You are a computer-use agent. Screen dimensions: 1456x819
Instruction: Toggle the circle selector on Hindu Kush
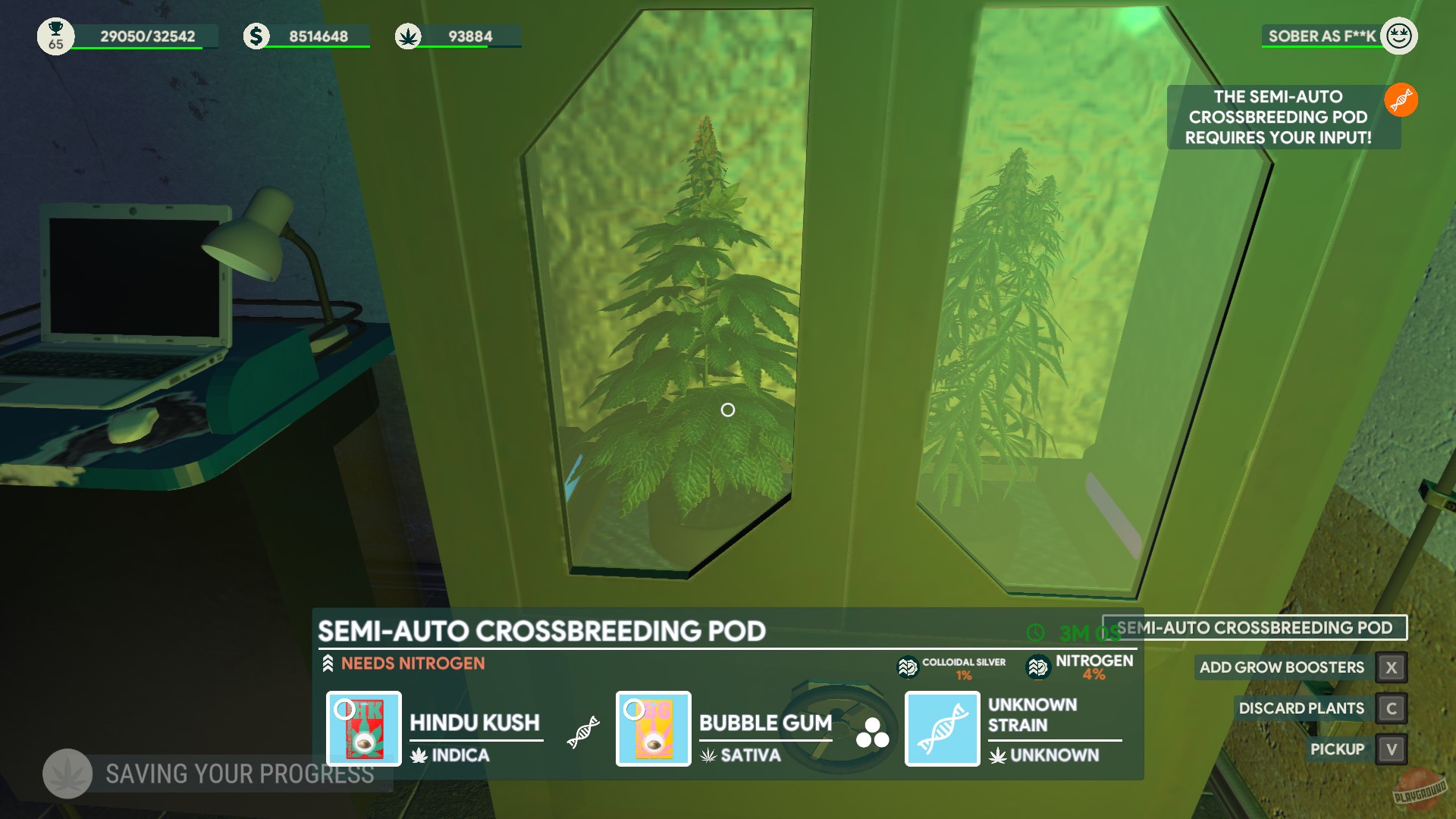click(346, 709)
